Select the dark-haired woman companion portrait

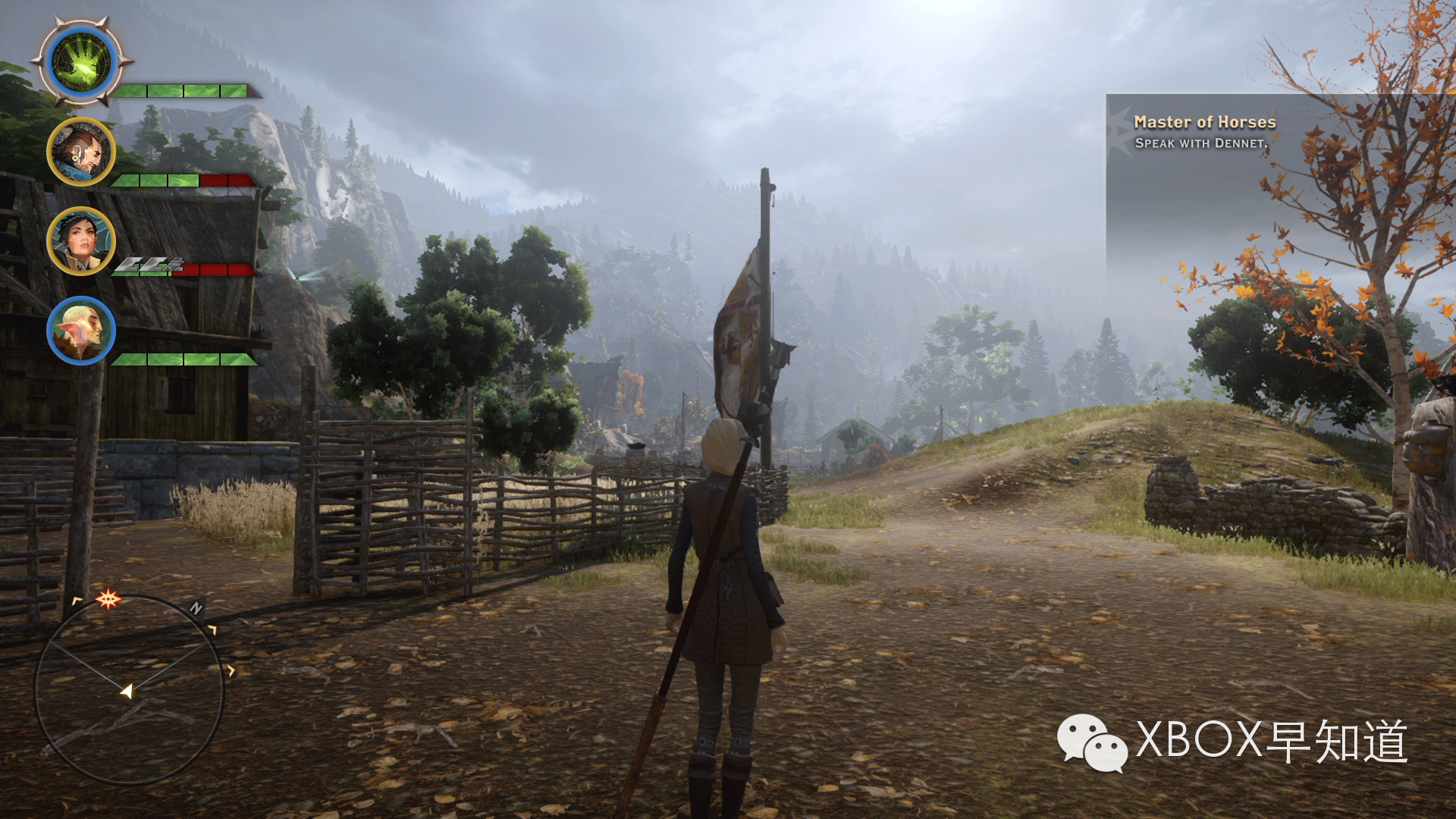pos(81,241)
